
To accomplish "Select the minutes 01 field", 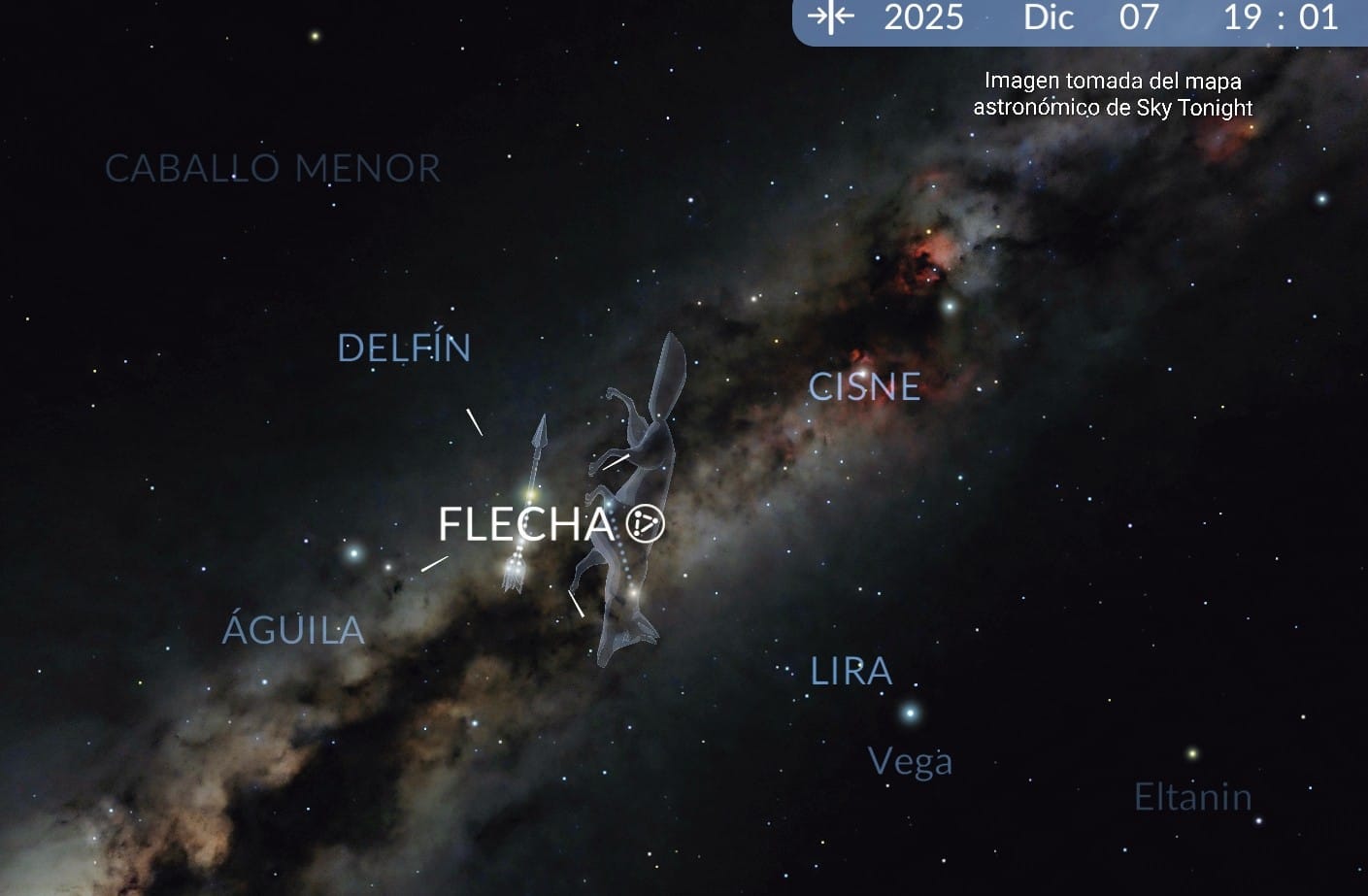I will pyautogui.click(x=1318, y=17).
